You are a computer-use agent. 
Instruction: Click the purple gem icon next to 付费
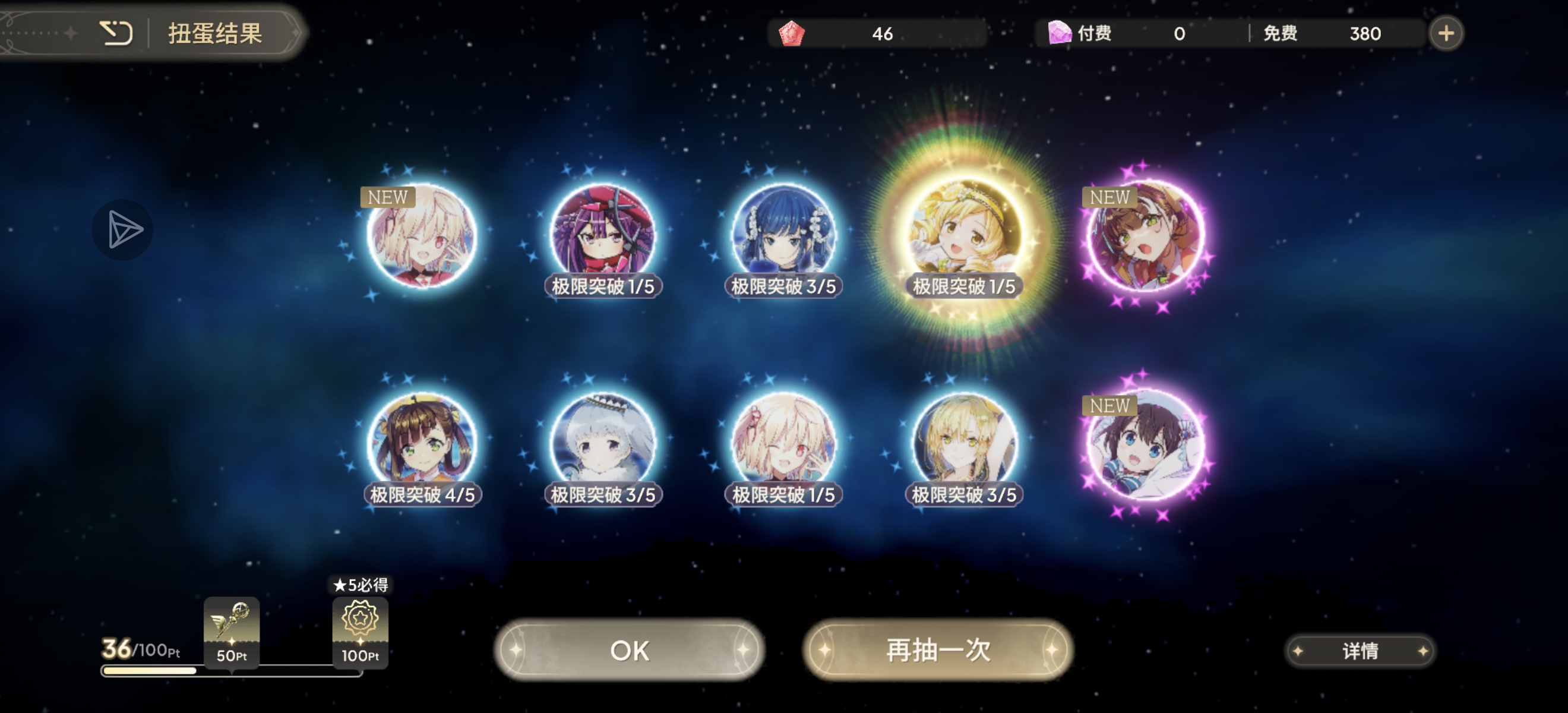pos(1059,33)
